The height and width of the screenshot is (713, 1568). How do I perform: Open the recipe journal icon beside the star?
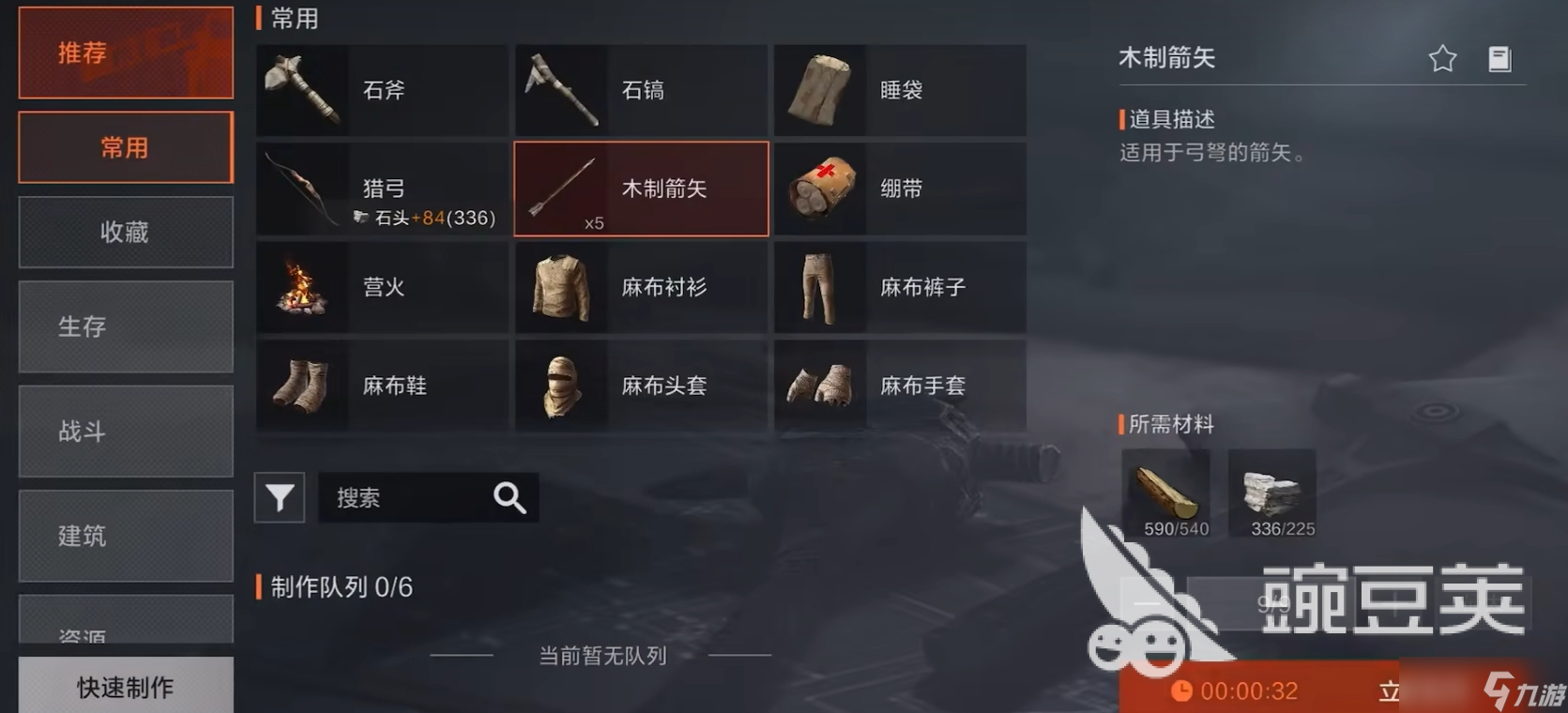(x=1500, y=57)
